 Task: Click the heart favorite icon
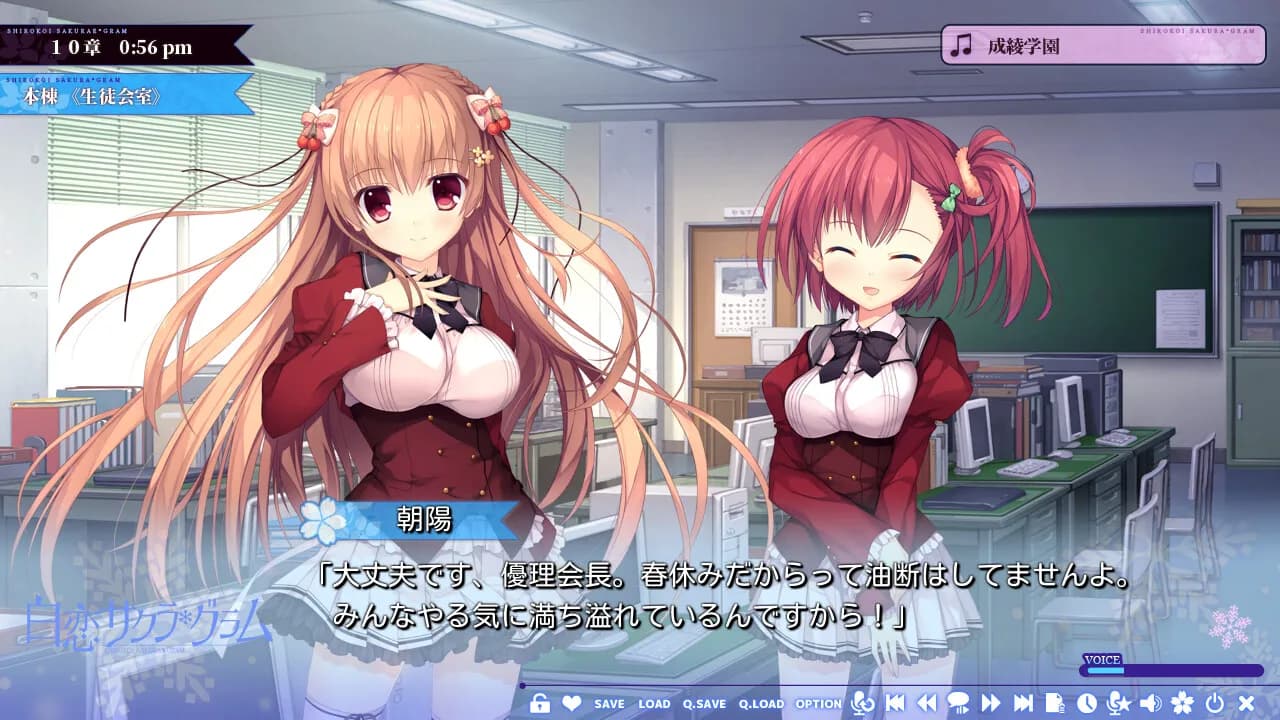[572, 703]
